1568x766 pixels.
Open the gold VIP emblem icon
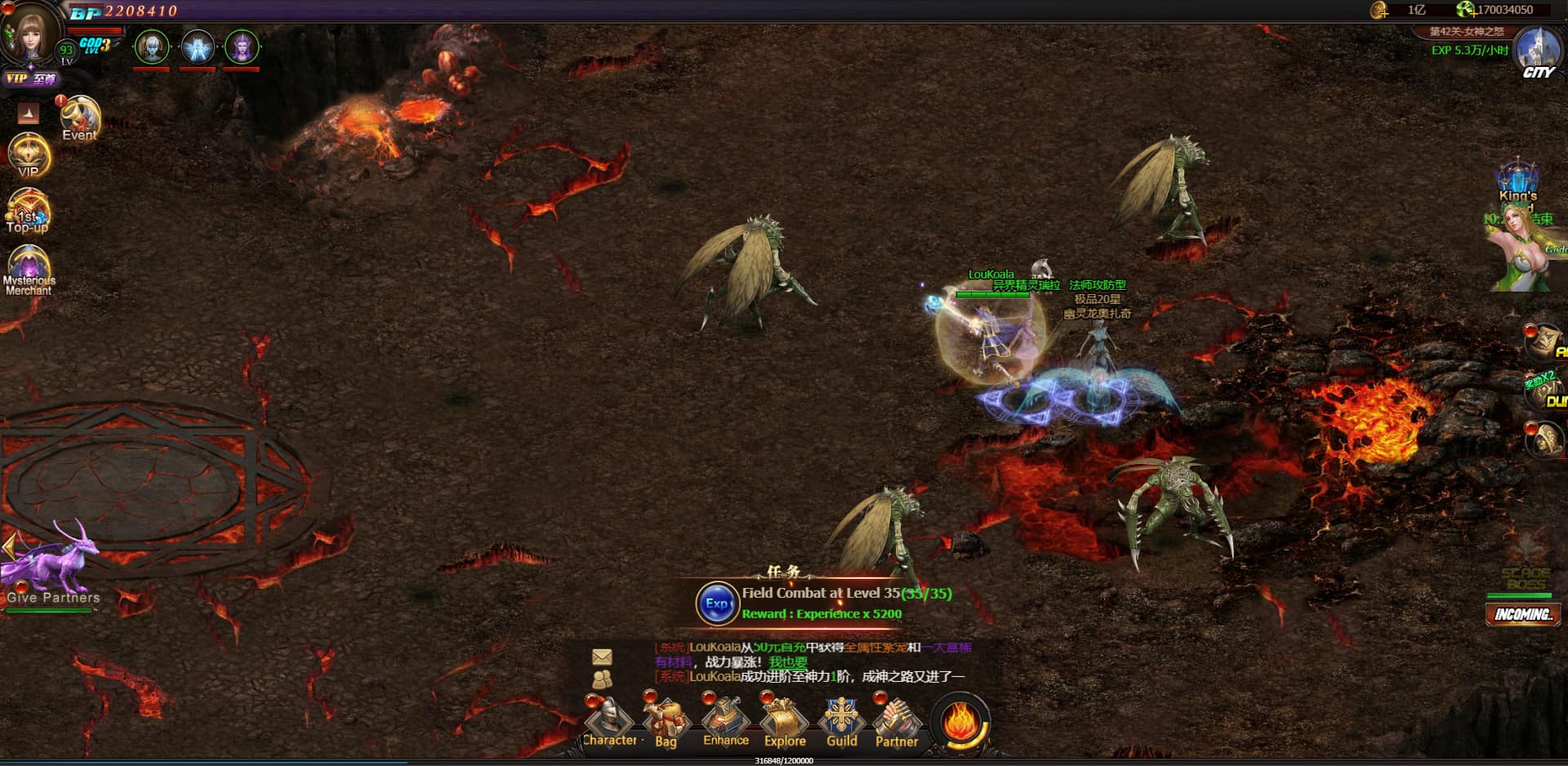tap(29, 155)
